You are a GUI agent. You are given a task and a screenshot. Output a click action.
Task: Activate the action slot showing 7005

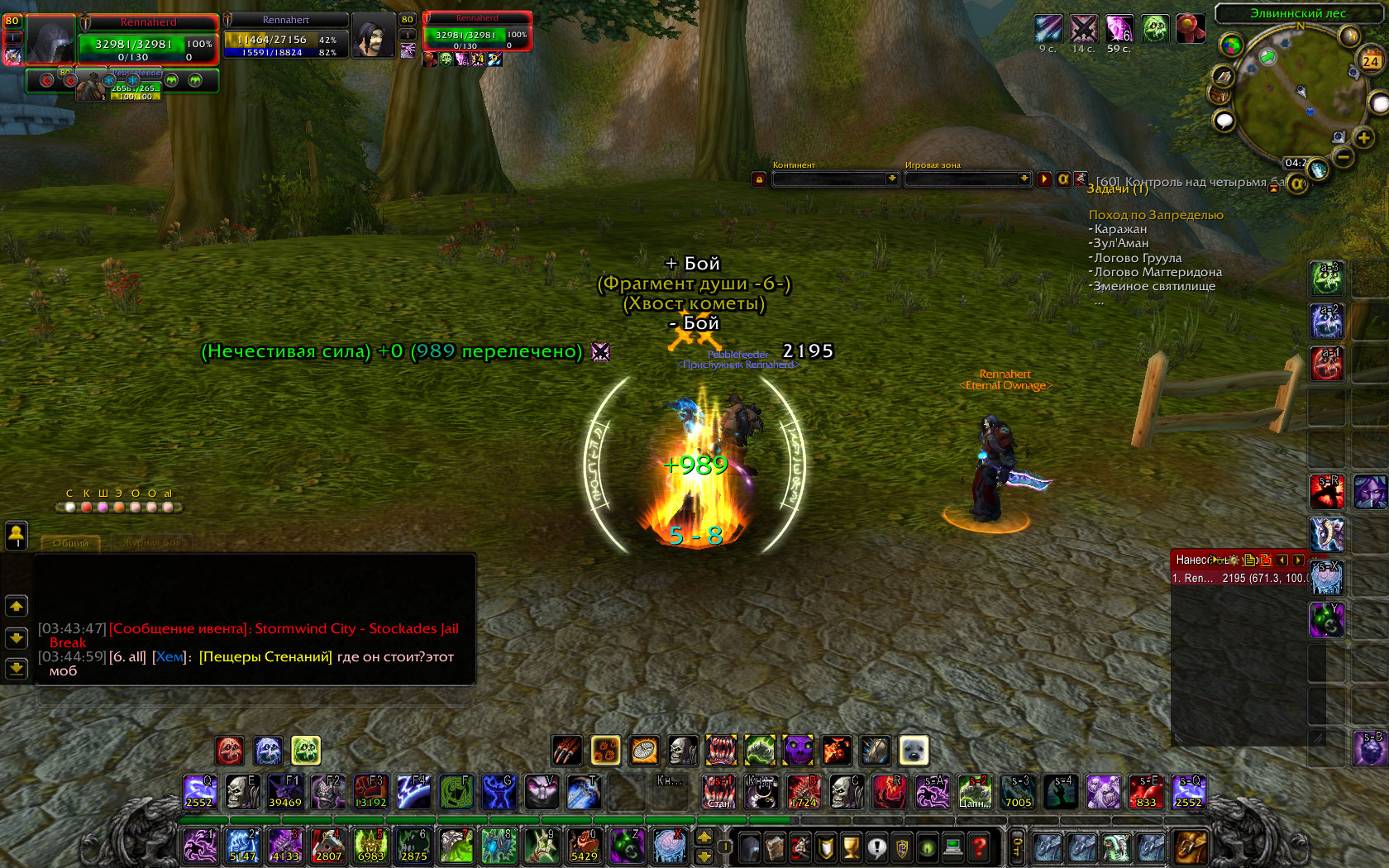tap(1018, 792)
